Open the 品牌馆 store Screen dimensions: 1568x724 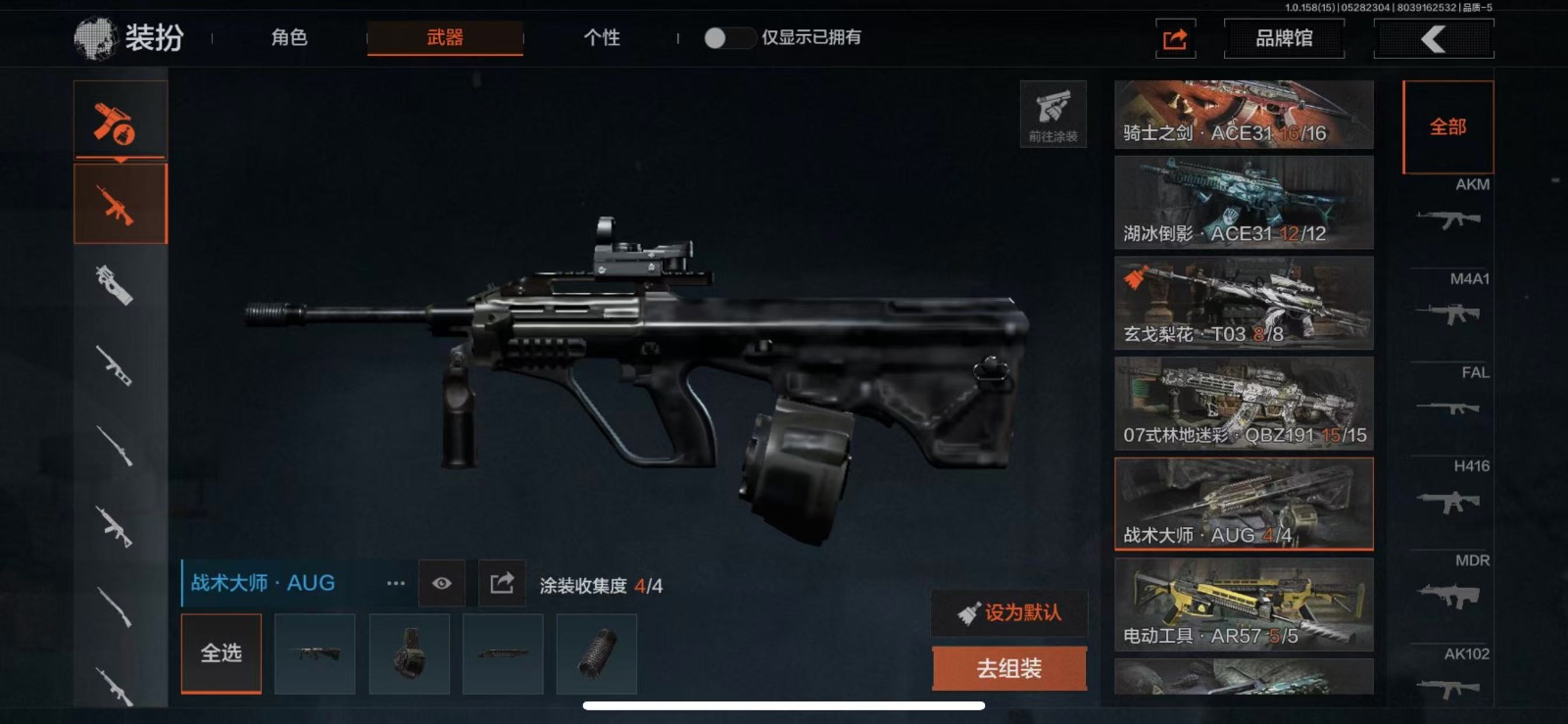click(1284, 38)
